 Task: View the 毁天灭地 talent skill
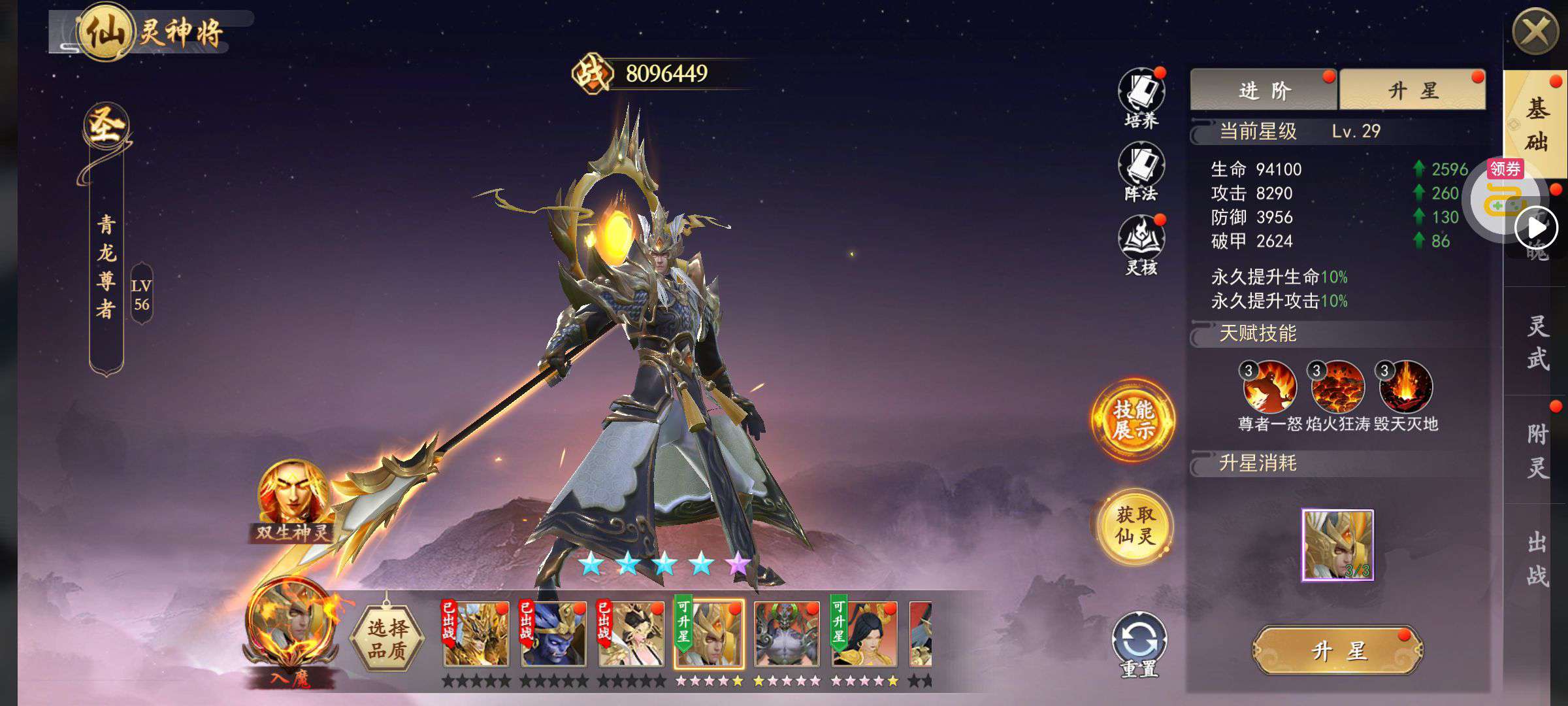1405,388
